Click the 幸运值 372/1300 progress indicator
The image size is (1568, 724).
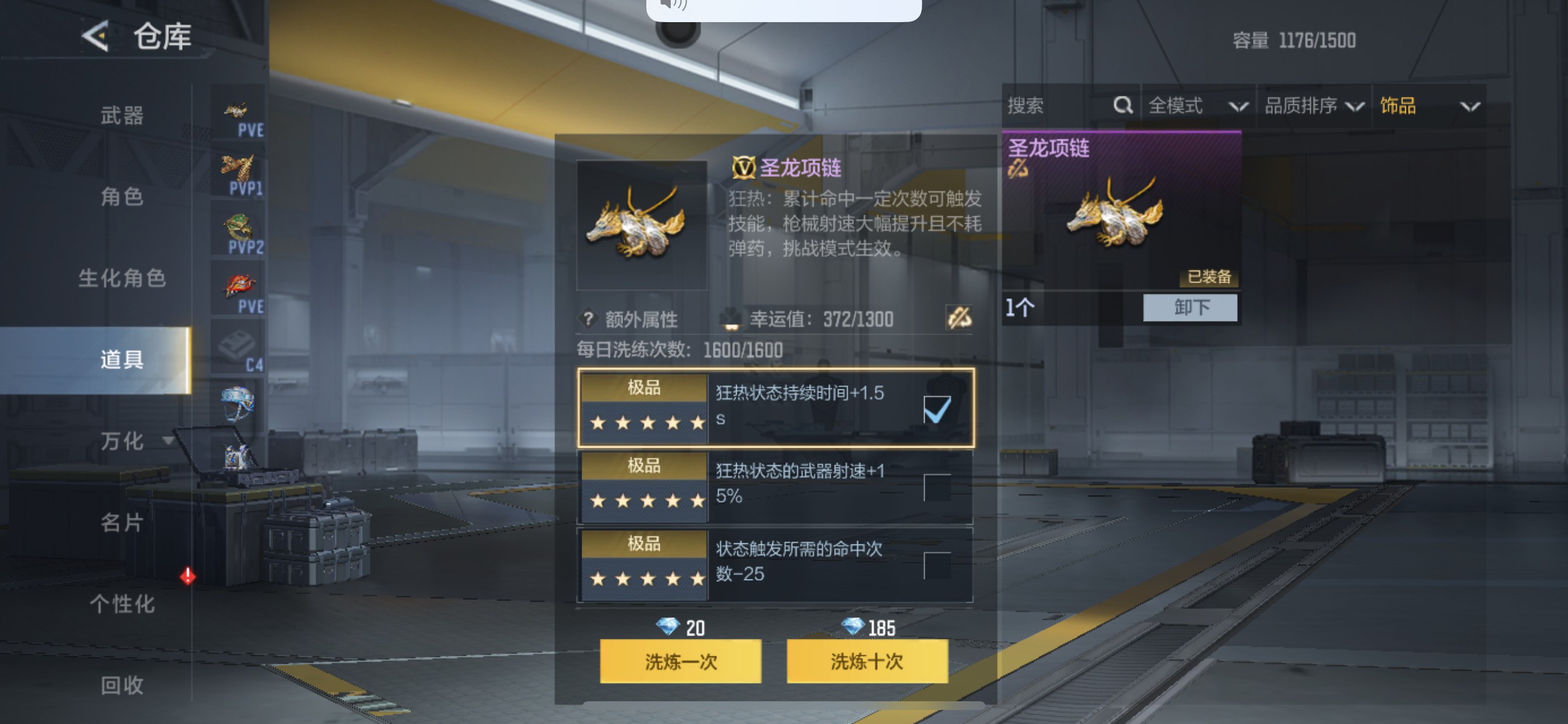point(822,319)
